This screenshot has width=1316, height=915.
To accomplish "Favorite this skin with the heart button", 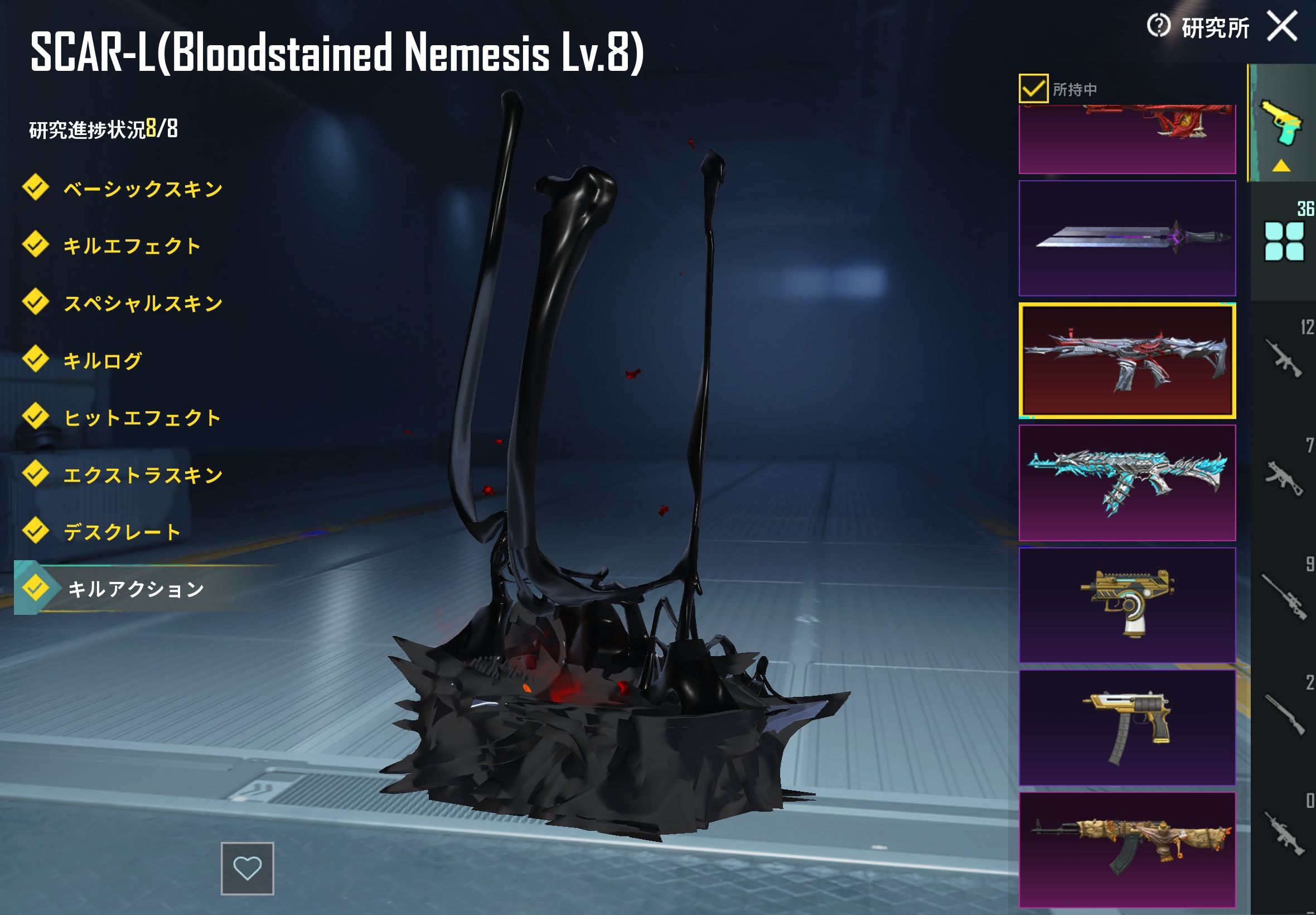I will point(247,868).
